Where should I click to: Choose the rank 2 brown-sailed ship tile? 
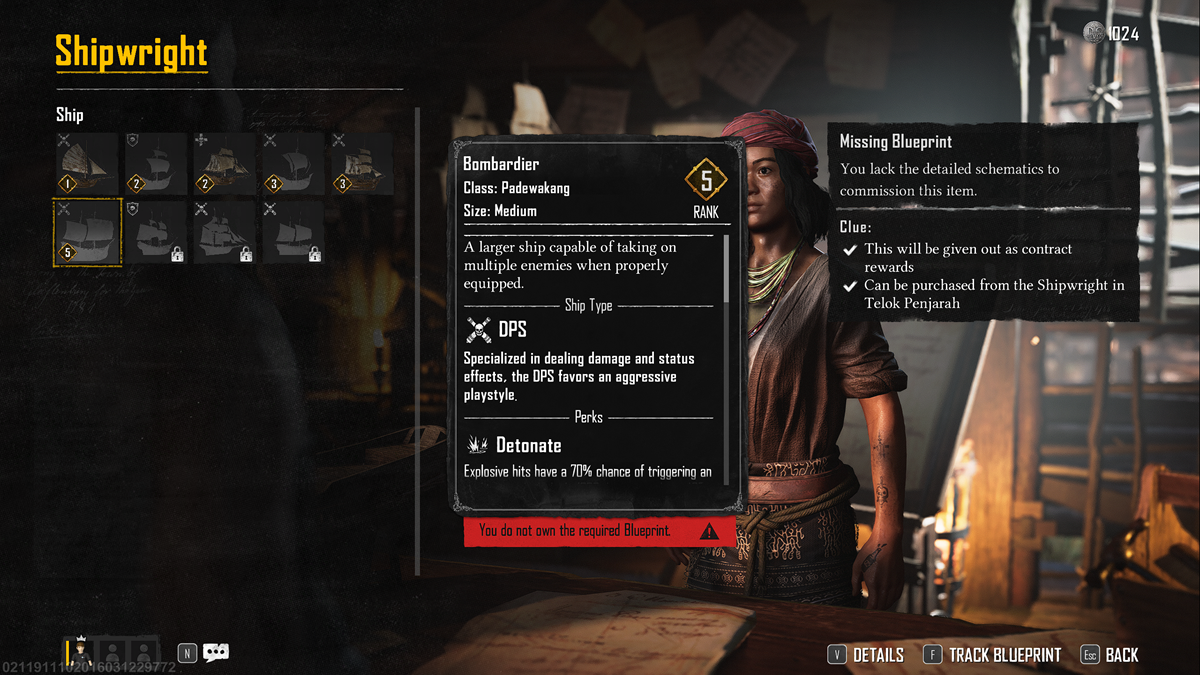[x=225, y=163]
